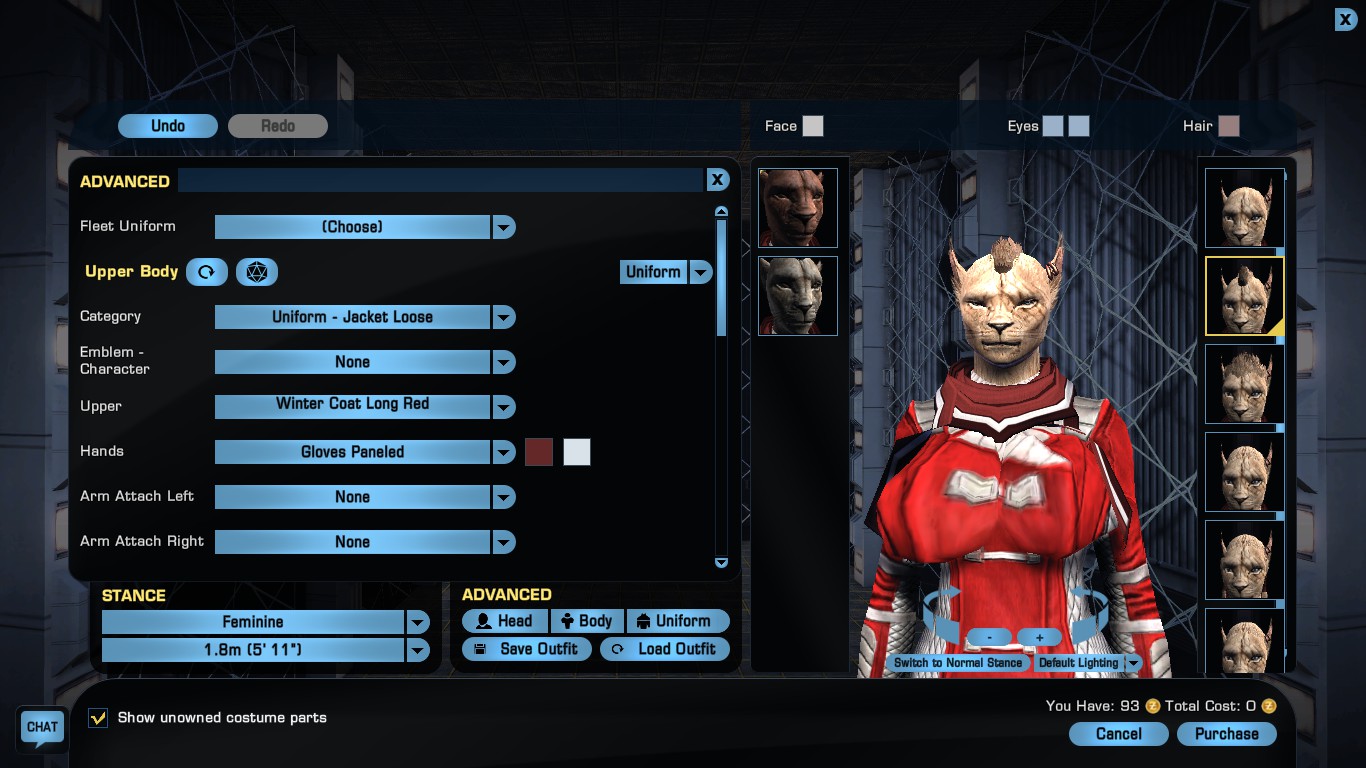This screenshot has width=1366, height=768.
Task: Open the Feminine stance dropdown
Action: pos(417,622)
